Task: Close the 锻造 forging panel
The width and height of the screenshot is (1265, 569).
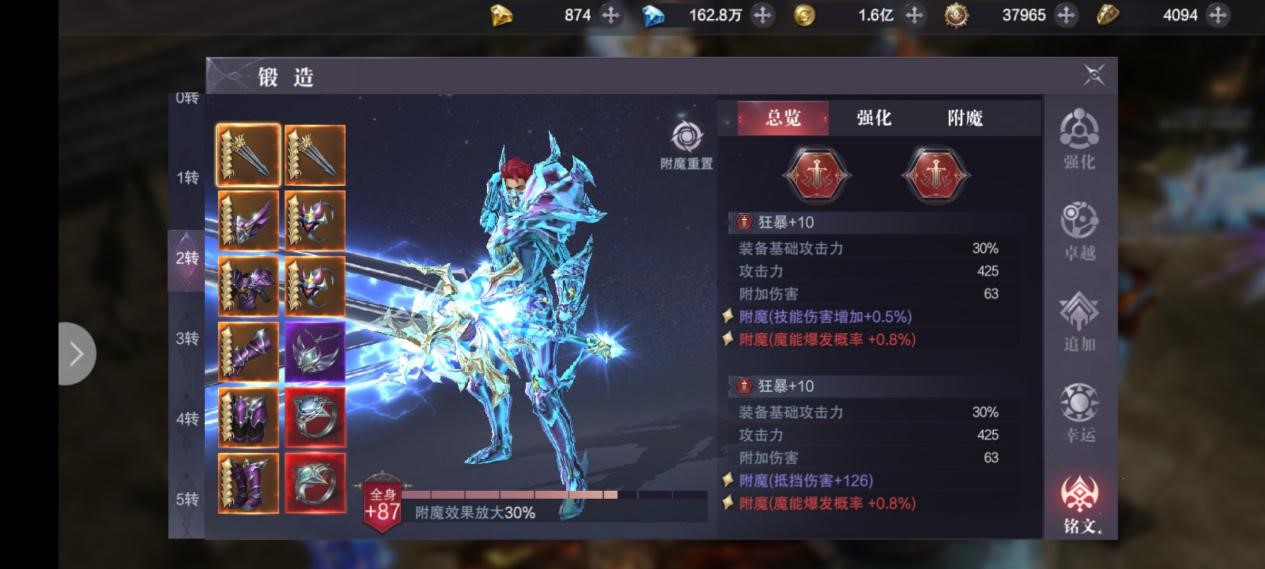Action: (1094, 76)
